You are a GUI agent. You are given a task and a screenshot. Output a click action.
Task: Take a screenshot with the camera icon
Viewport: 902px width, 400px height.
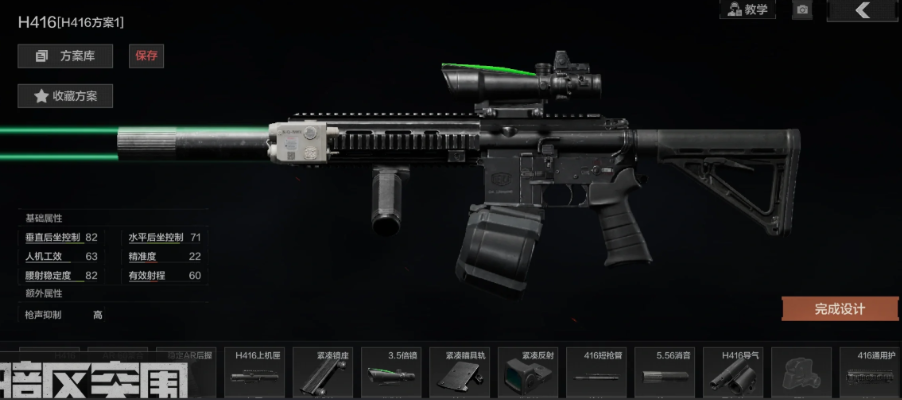coord(802,10)
